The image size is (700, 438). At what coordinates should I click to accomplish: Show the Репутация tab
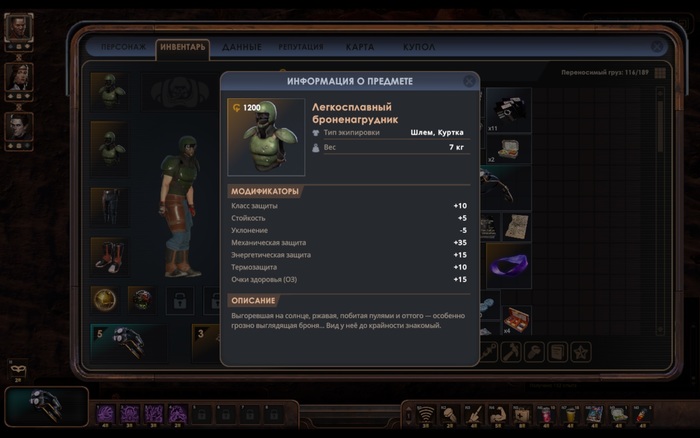(301, 47)
